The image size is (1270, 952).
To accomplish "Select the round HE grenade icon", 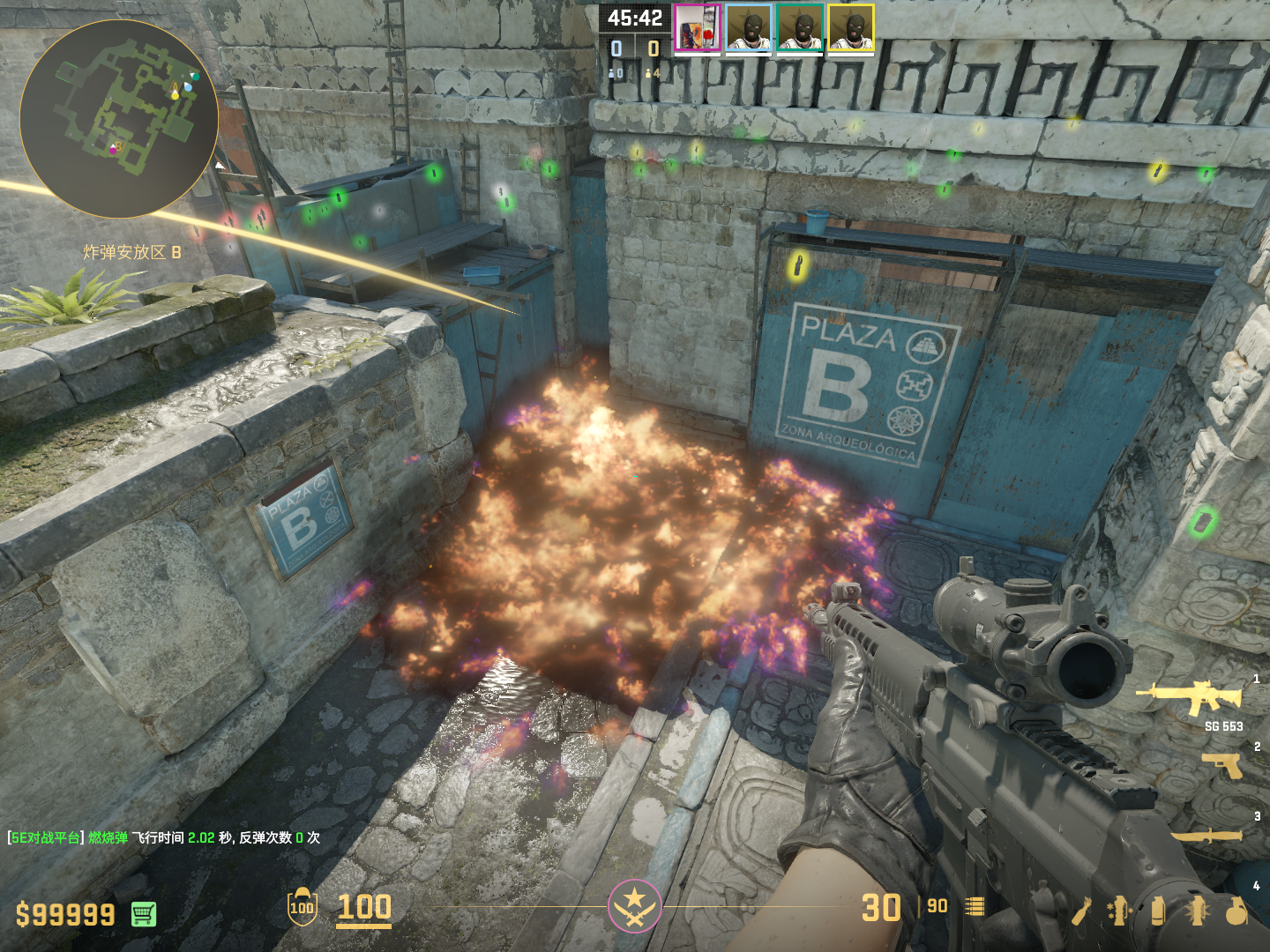I will [x=1236, y=911].
